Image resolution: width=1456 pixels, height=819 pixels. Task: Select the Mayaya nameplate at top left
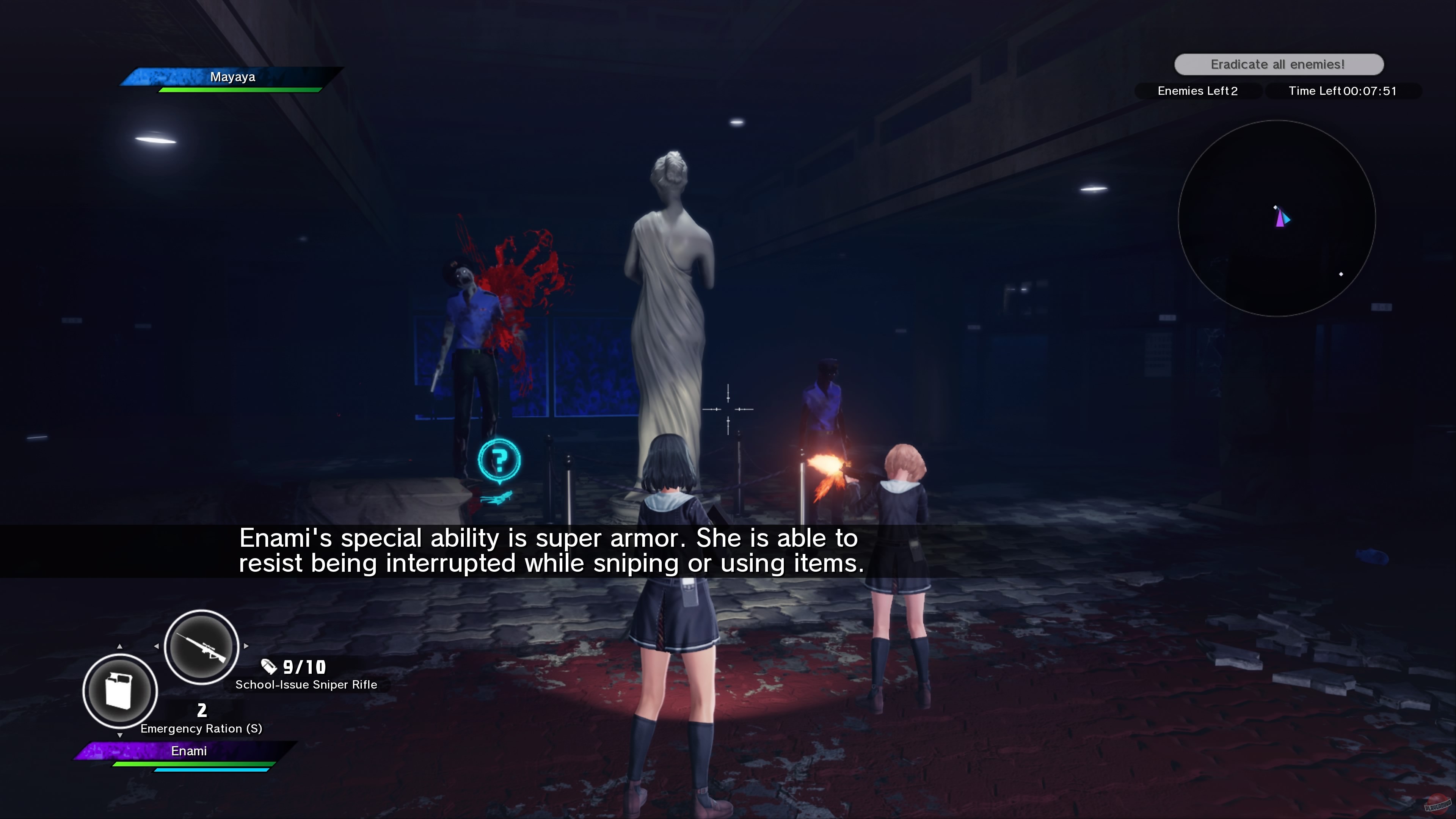pyautogui.click(x=233, y=77)
